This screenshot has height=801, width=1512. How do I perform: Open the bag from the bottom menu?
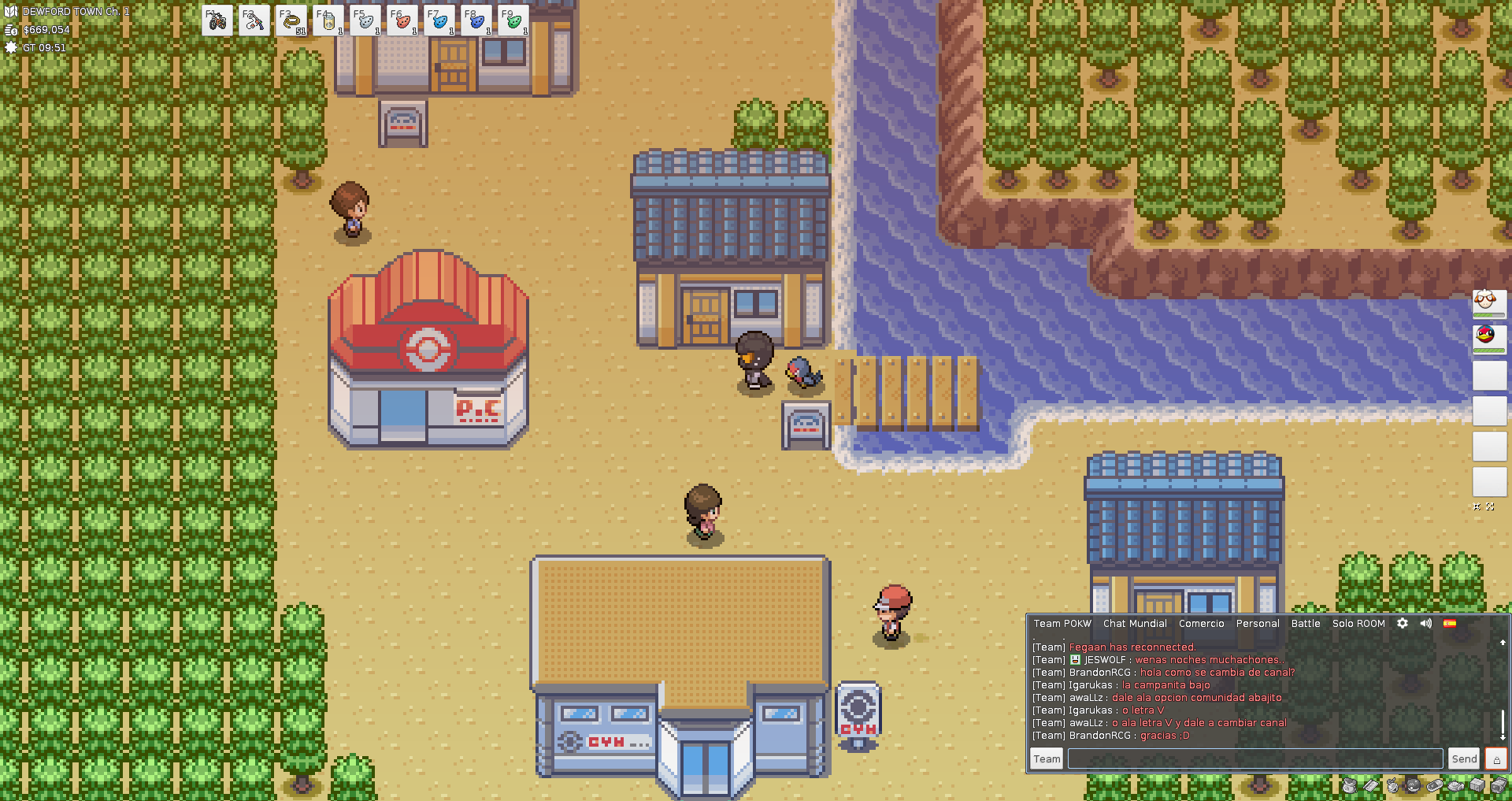[1351, 785]
